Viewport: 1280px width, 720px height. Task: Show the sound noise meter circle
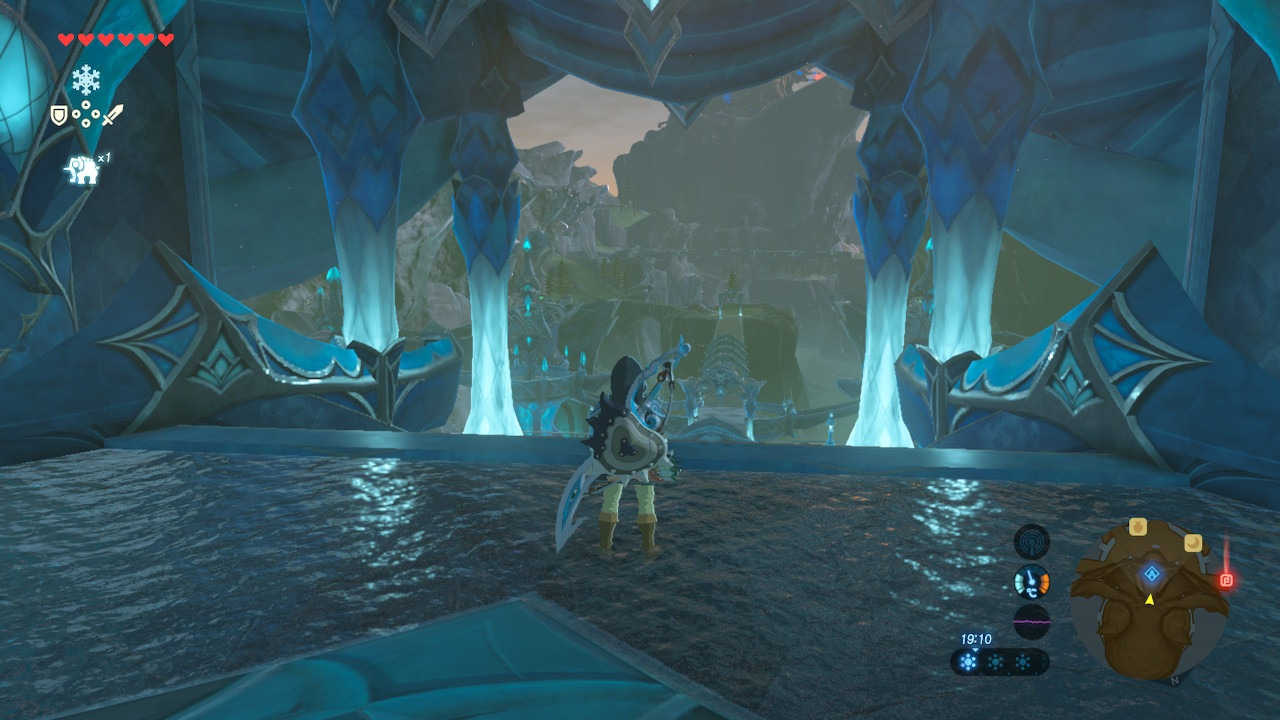pyautogui.click(x=1031, y=621)
